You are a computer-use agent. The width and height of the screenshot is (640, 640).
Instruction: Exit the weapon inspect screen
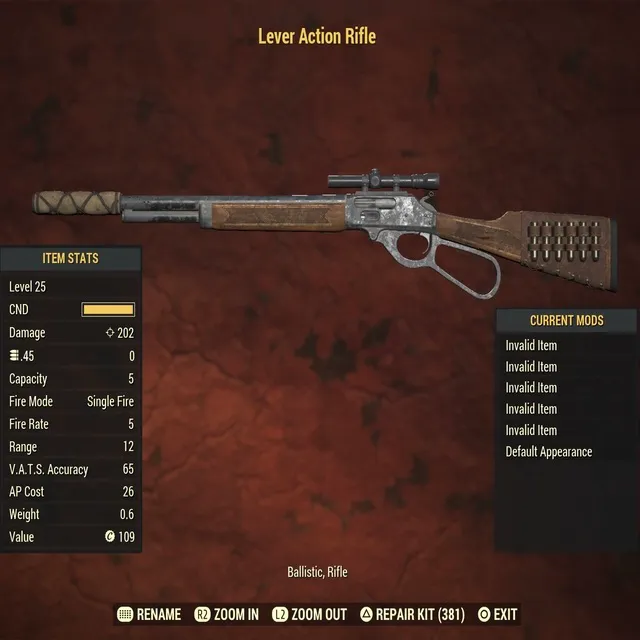pyautogui.click(x=497, y=614)
